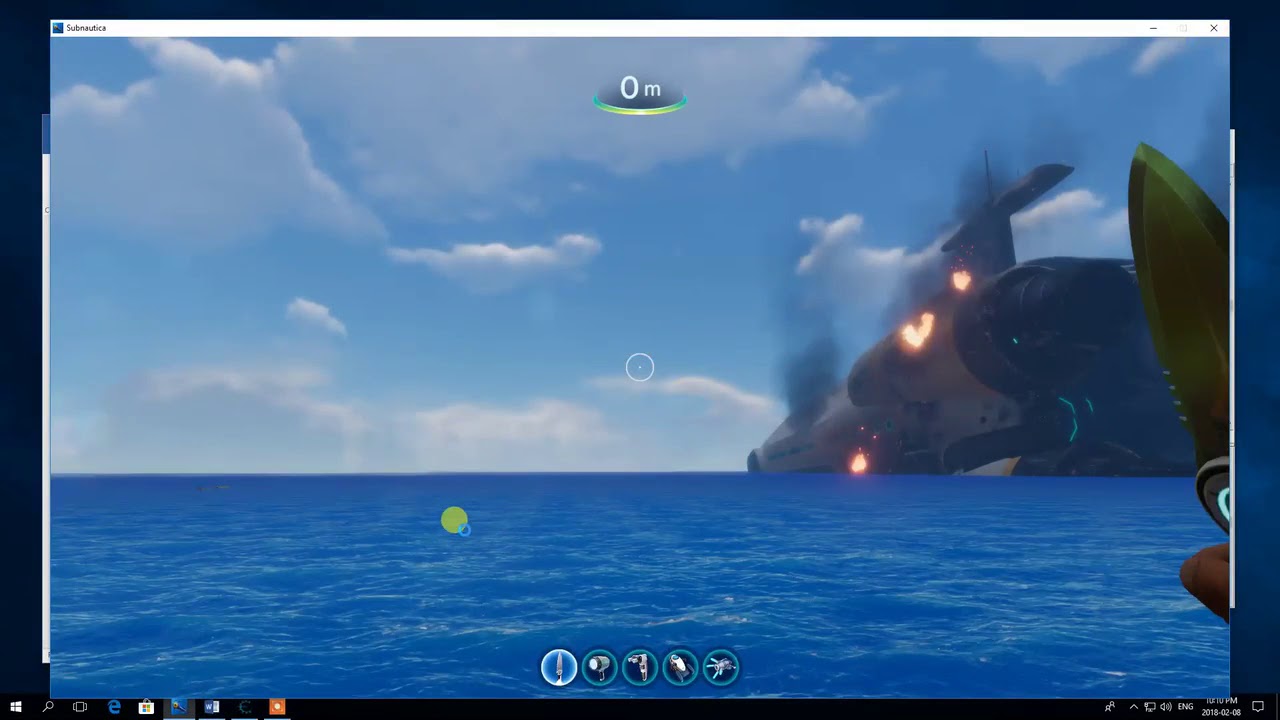Launch Microsoft Word from the taskbar
Viewport: 1280px width, 720px height.
coord(211,707)
